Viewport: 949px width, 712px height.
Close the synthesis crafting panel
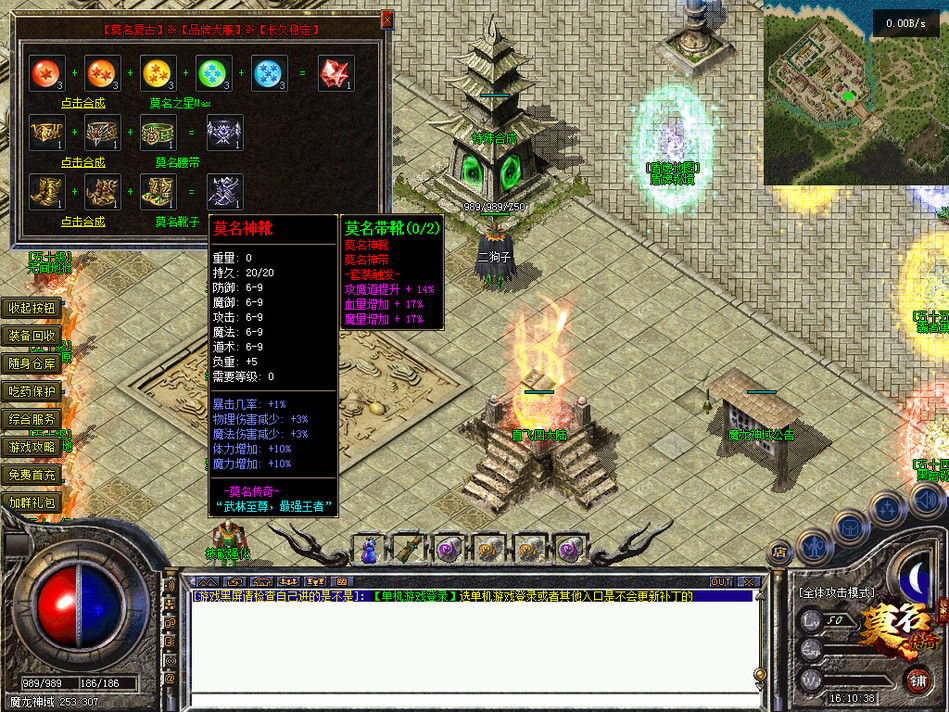click(387, 20)
